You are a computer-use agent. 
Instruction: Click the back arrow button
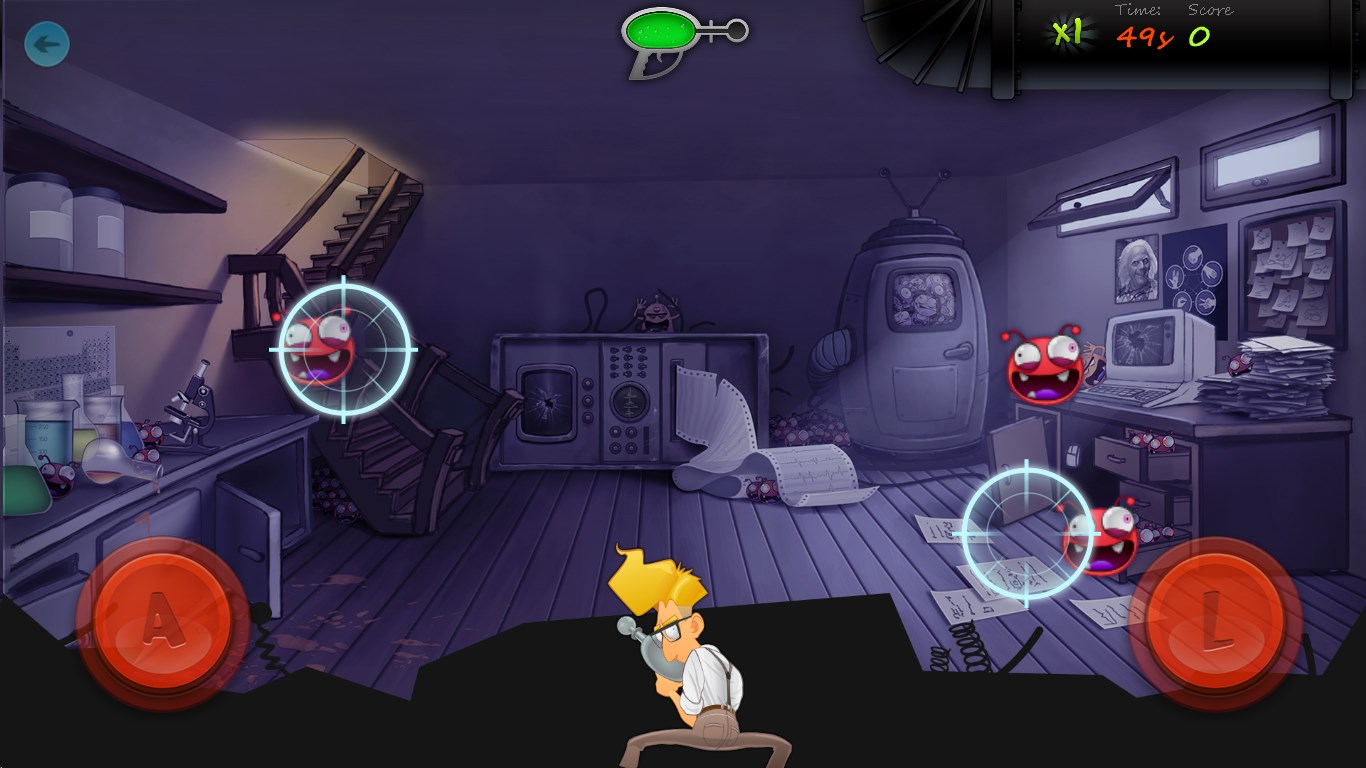[x=47, y=44]
